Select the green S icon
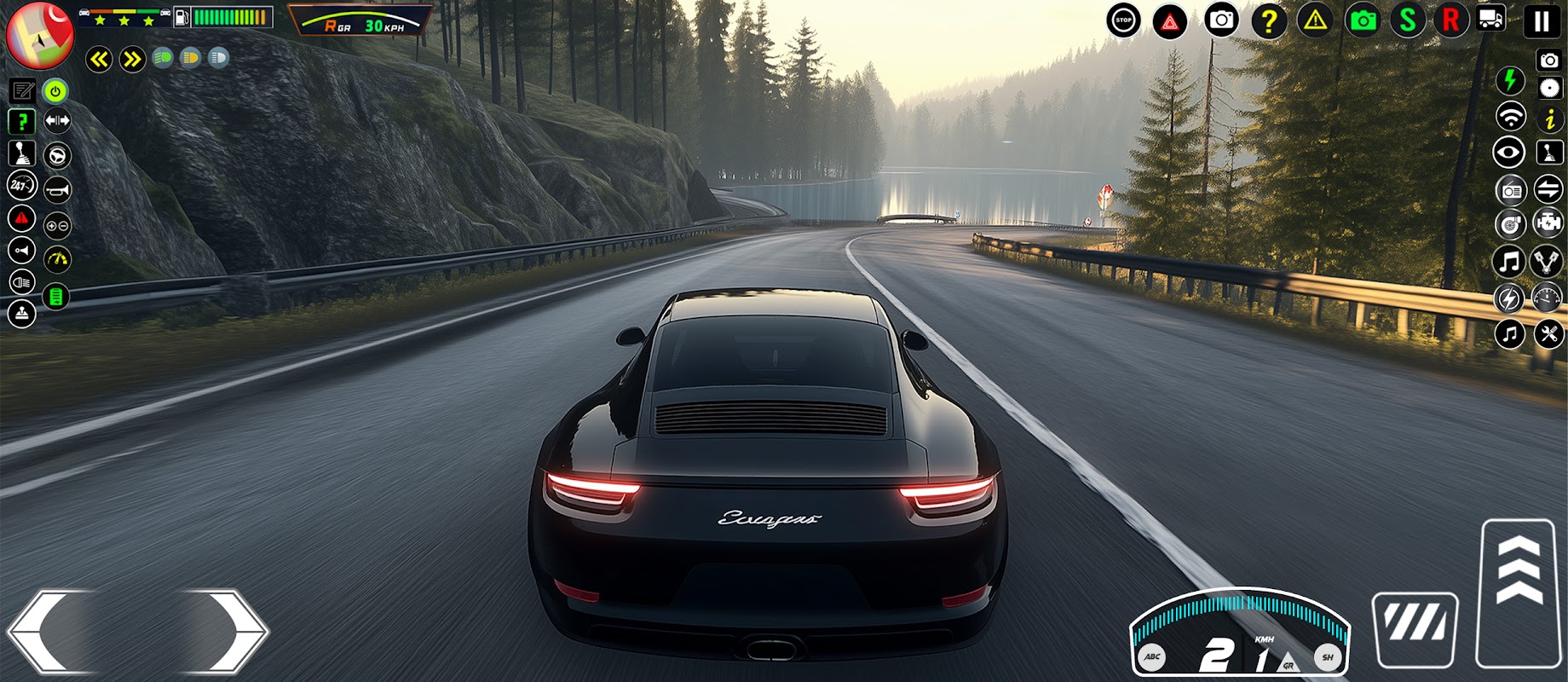 point(1408,20)
